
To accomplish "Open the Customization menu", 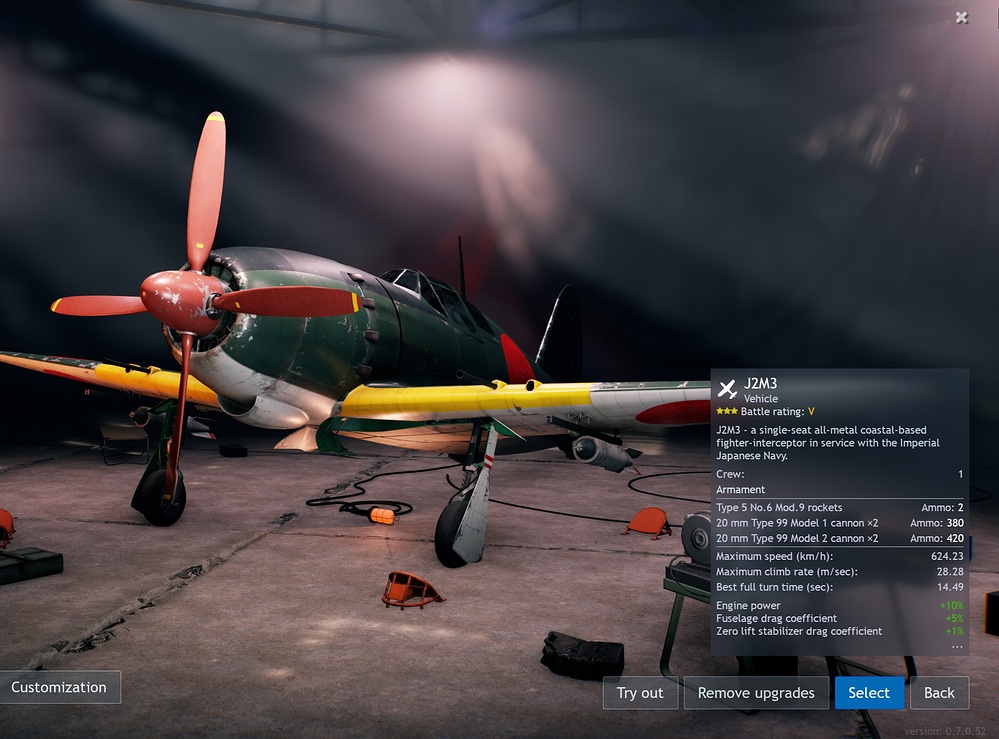I will pyautogui.click(x=59, y=687).
